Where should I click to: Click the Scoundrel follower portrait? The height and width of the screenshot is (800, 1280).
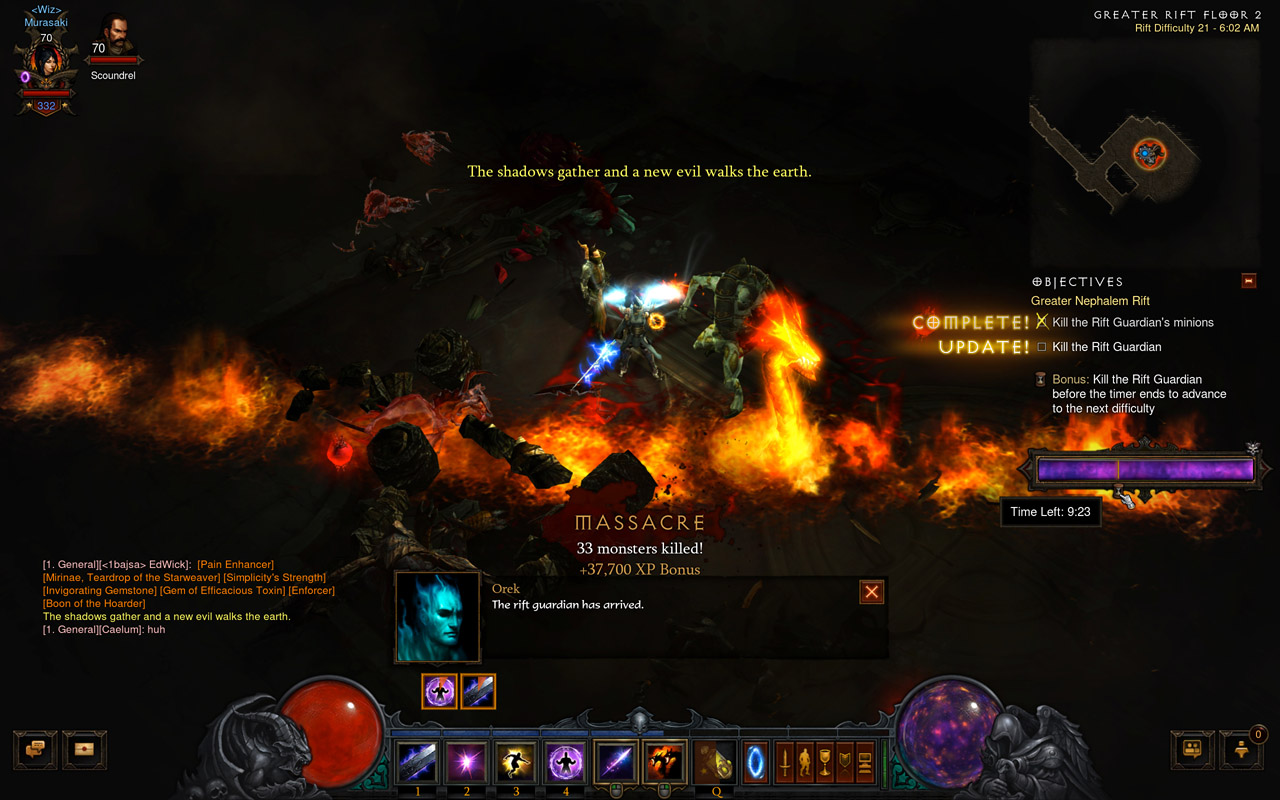[113, 36]
